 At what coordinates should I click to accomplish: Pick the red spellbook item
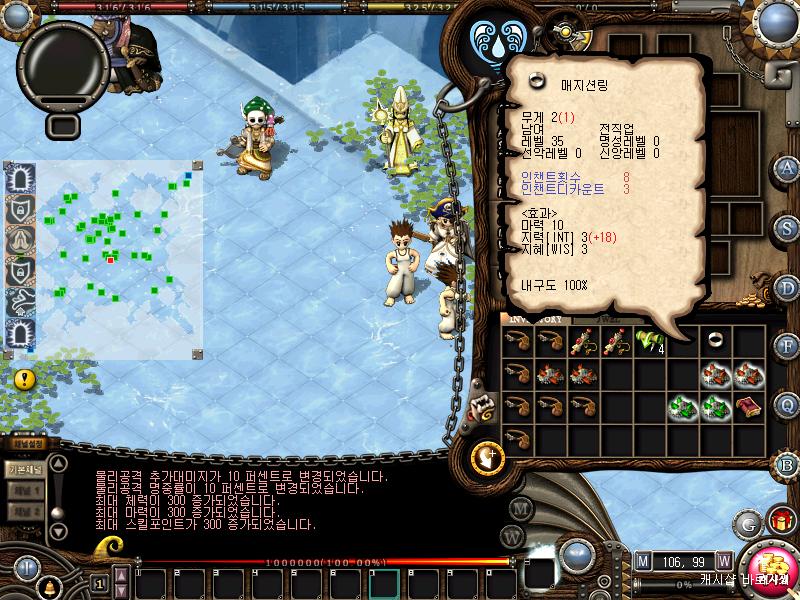click(748, 406)
